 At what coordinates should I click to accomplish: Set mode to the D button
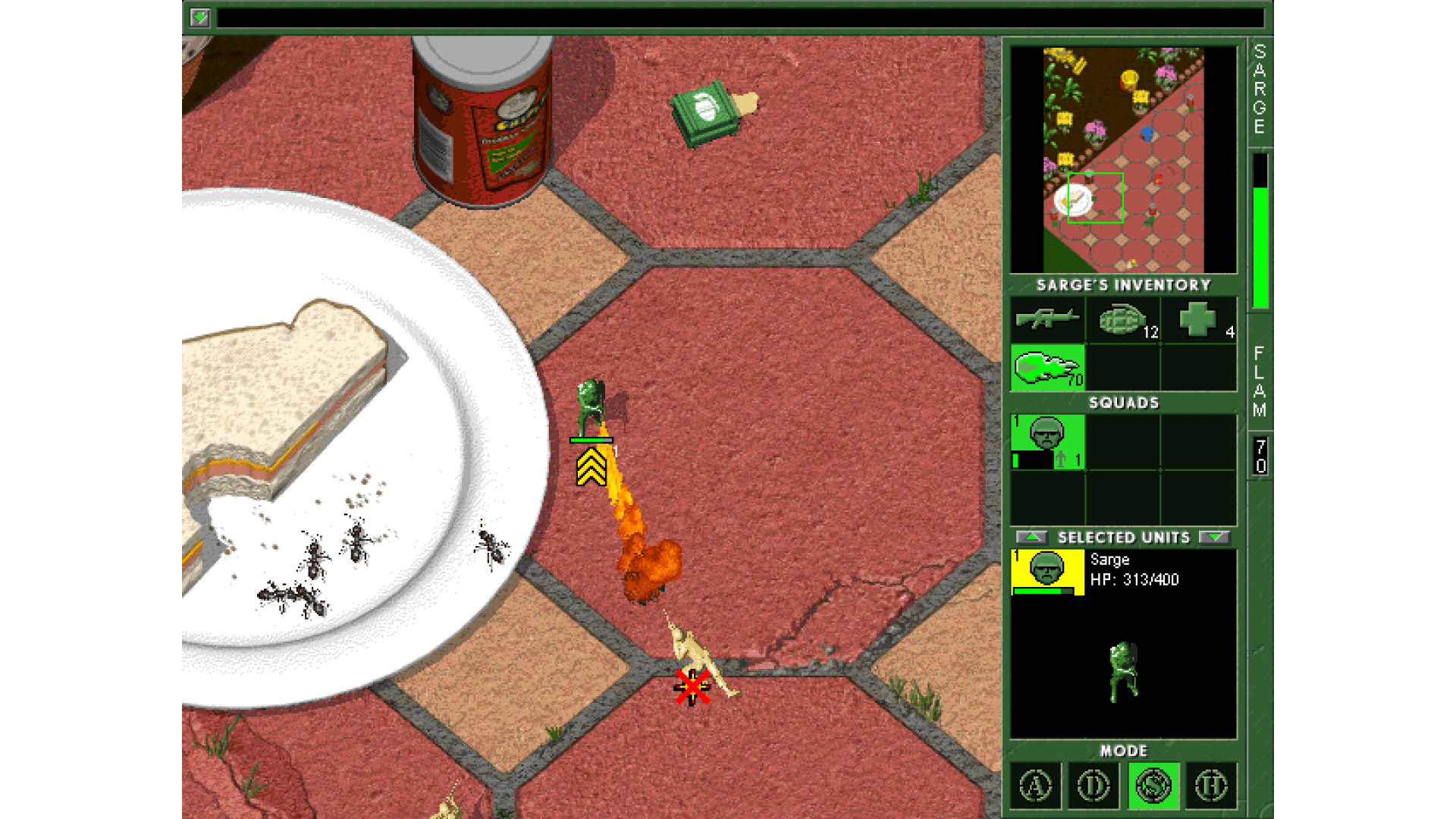pyautogui.click(x=1094, y=786)
